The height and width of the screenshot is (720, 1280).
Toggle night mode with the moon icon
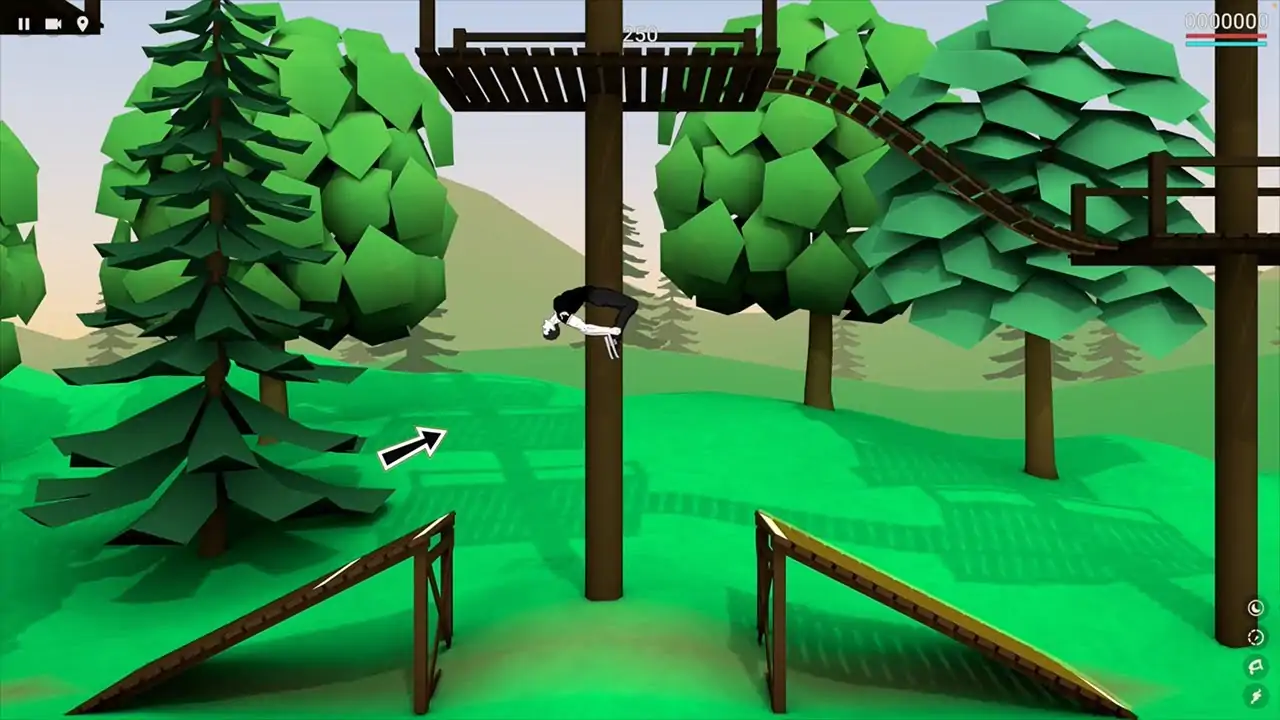pyautogui.click(x=1256, y=607)
